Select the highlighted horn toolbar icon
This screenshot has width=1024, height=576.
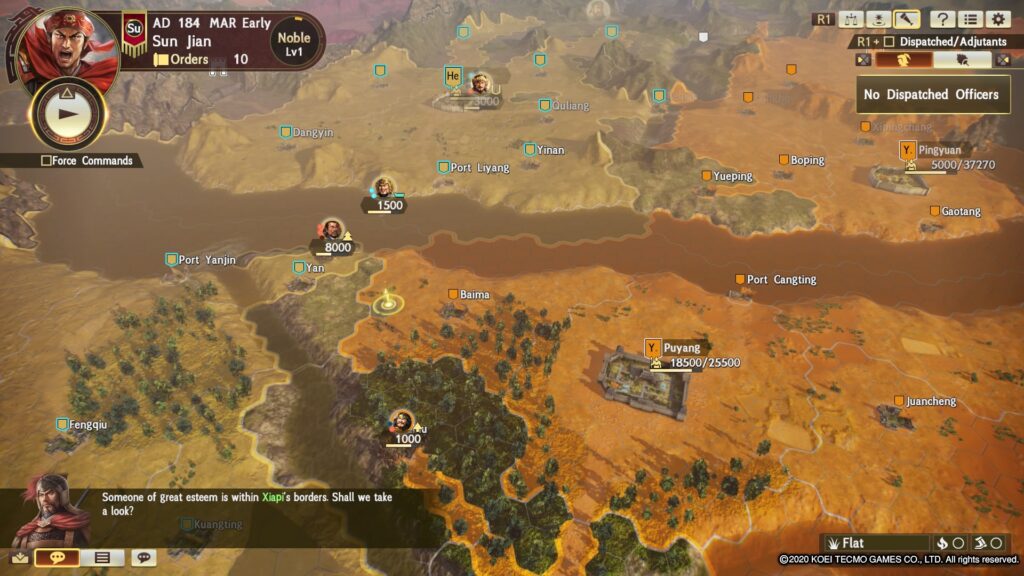pyautogui.click(x=907, y=19)
